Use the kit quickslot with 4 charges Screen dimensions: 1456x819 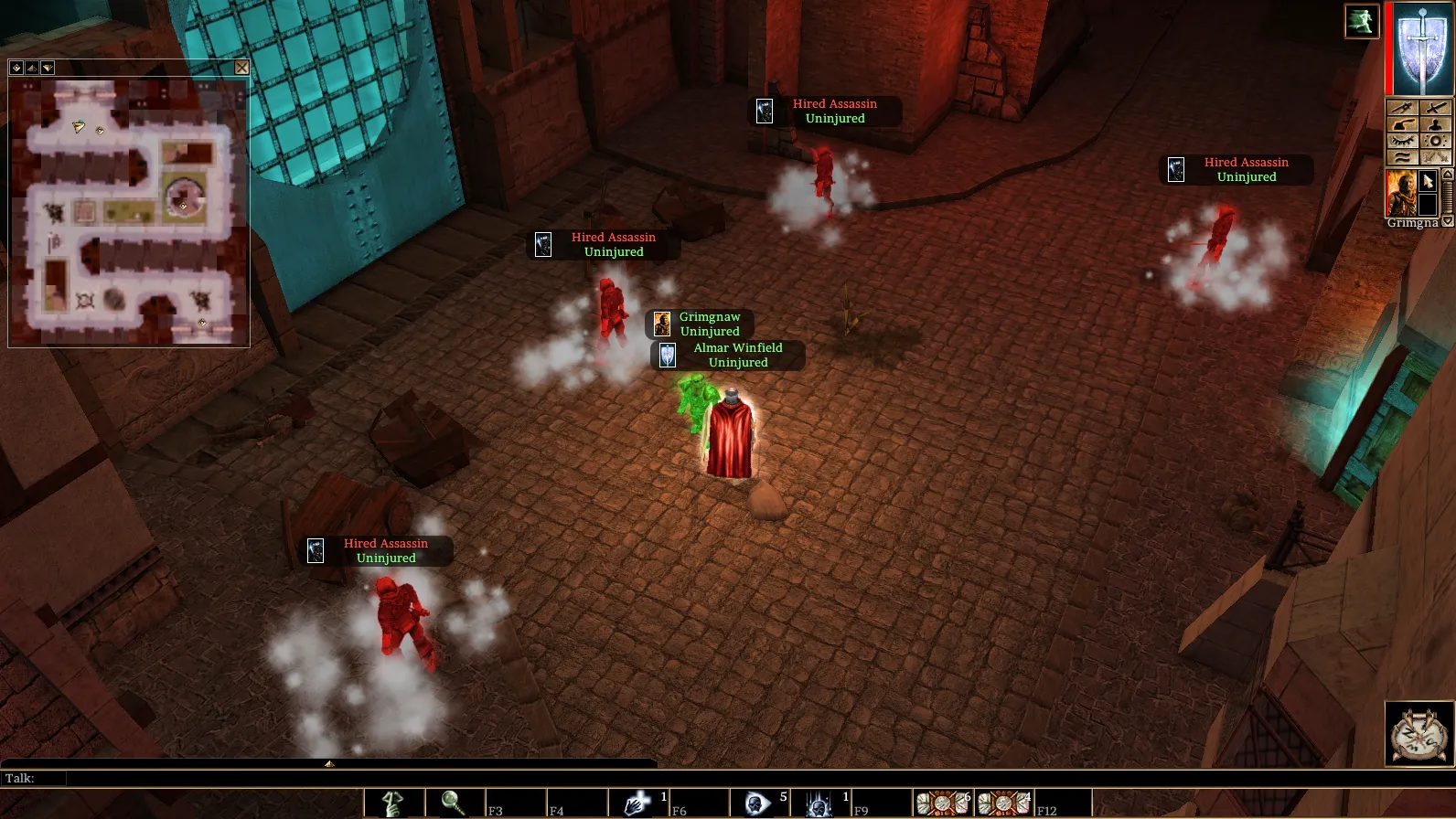click(x=1002, y=803)
